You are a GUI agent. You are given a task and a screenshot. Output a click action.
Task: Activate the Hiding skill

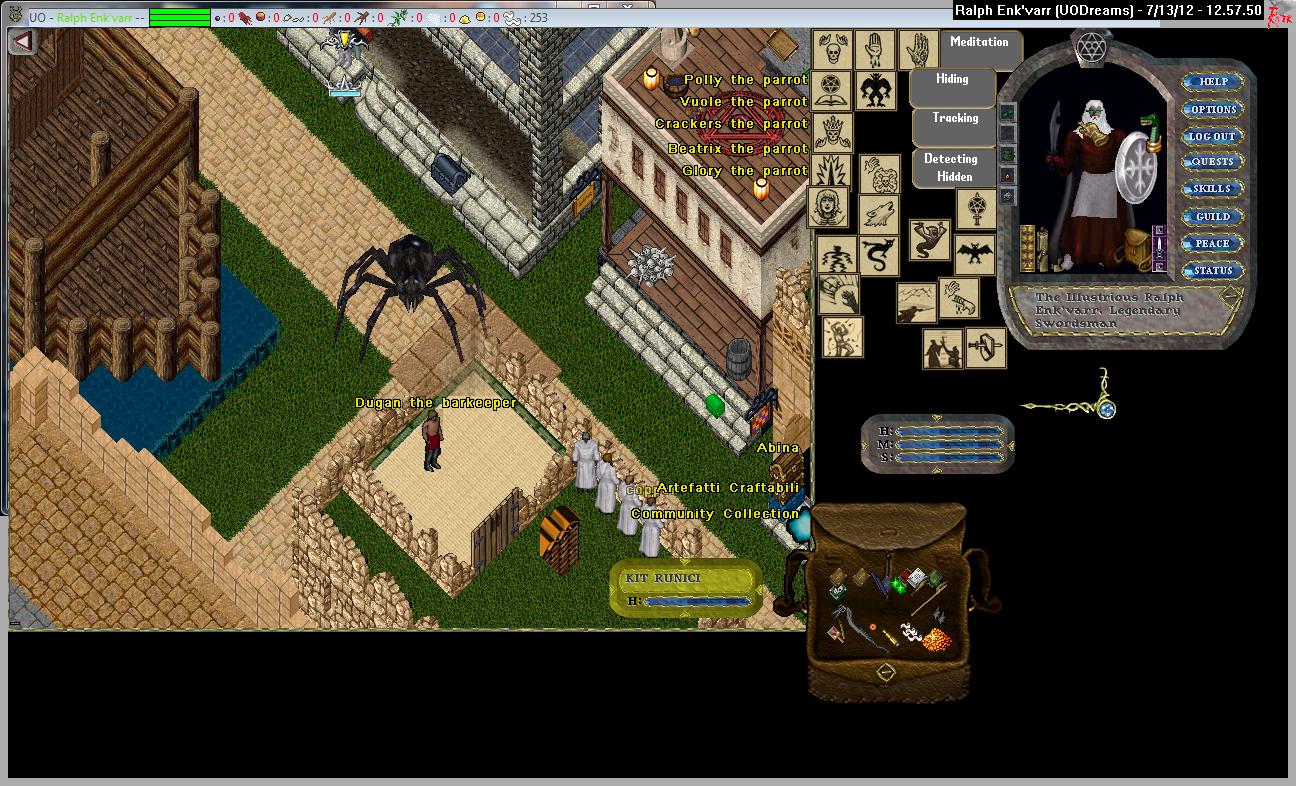click(x=952, y=80)
